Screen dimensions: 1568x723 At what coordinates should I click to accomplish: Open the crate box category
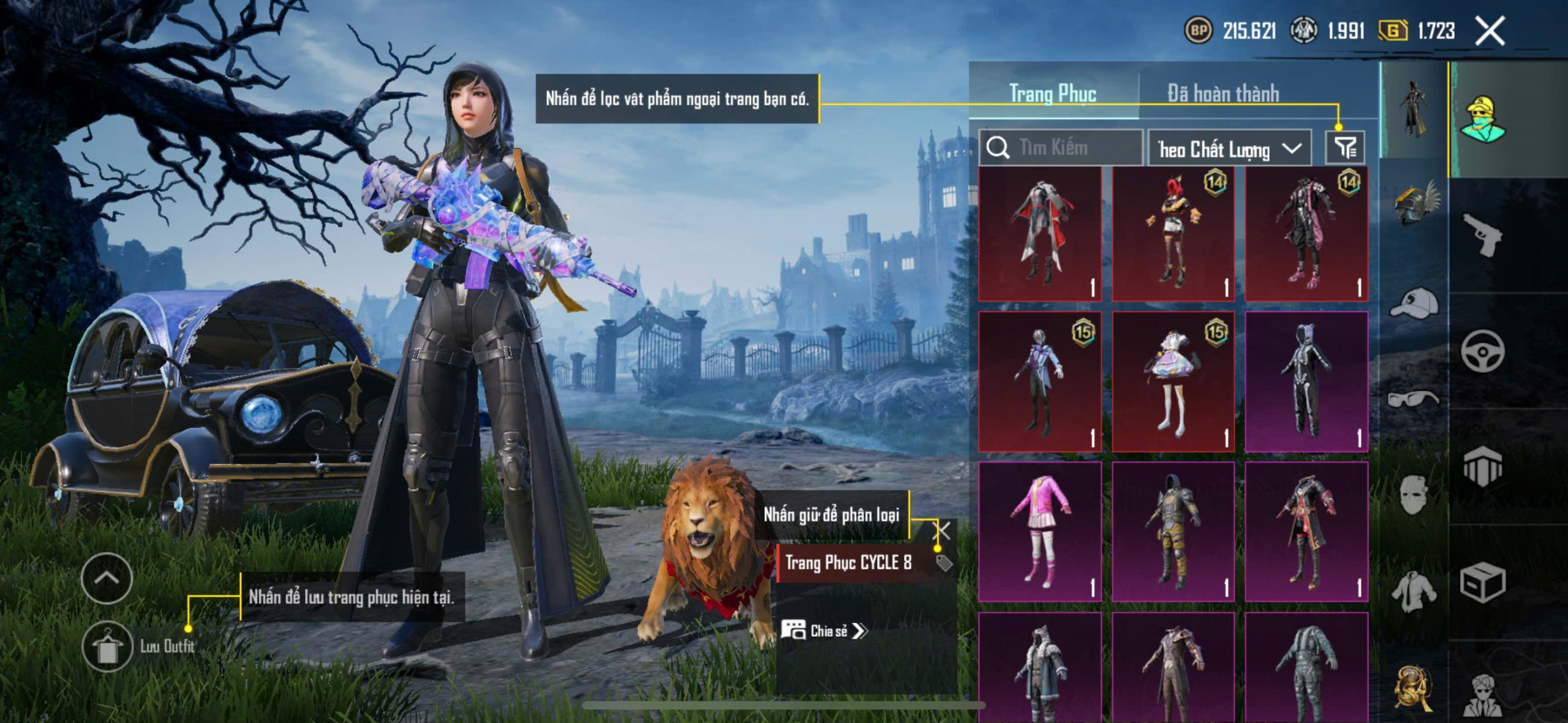click(1481, 583)
